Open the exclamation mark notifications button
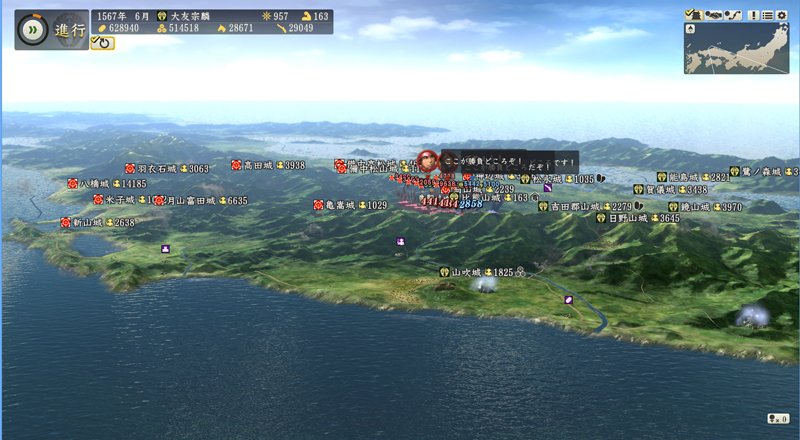 point(752,14)
